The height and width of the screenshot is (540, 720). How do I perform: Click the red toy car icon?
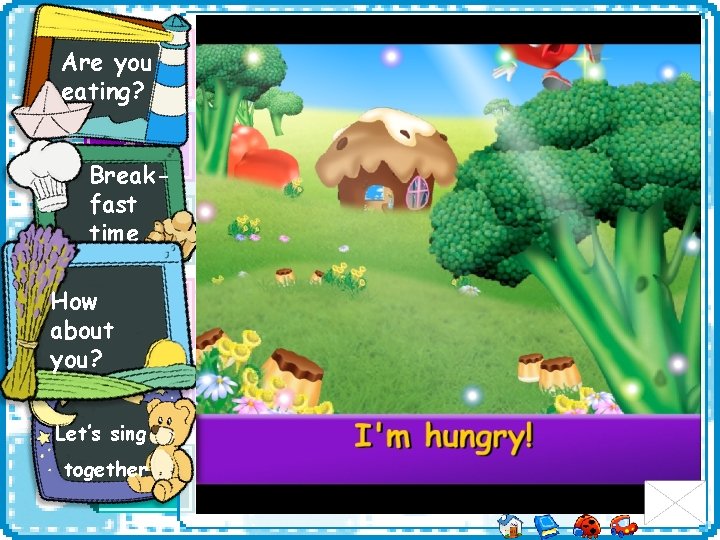point(624,525)
